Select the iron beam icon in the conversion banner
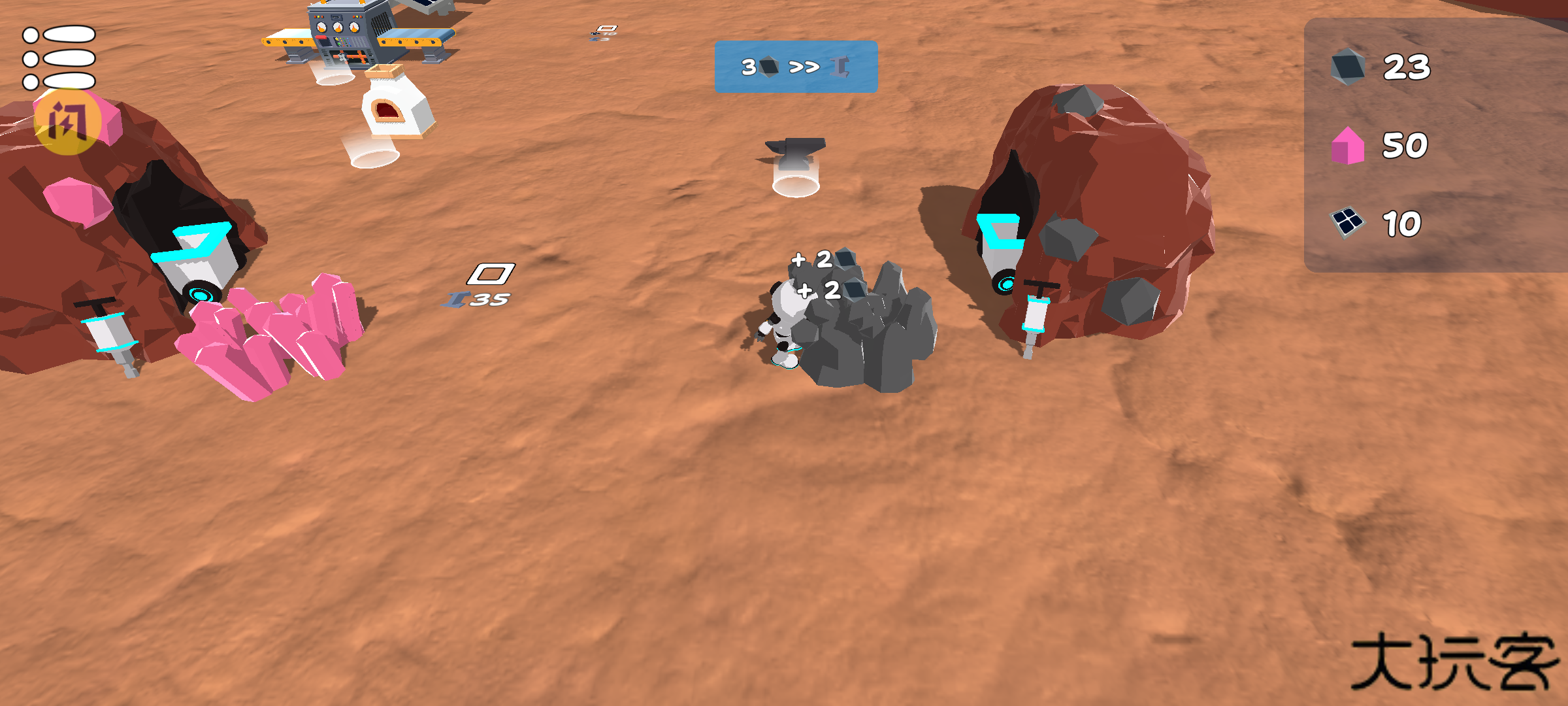The width and height of the screenshot is (1568, 706). coord(840,65)
